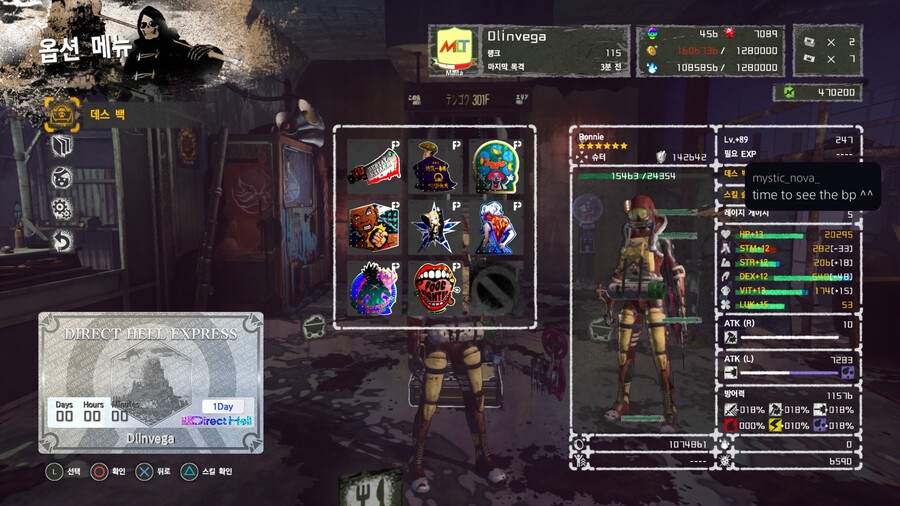Viewport: 900px width, 506px height.
Task: Select the dark coat figure decal
Action: pos(434,166)
